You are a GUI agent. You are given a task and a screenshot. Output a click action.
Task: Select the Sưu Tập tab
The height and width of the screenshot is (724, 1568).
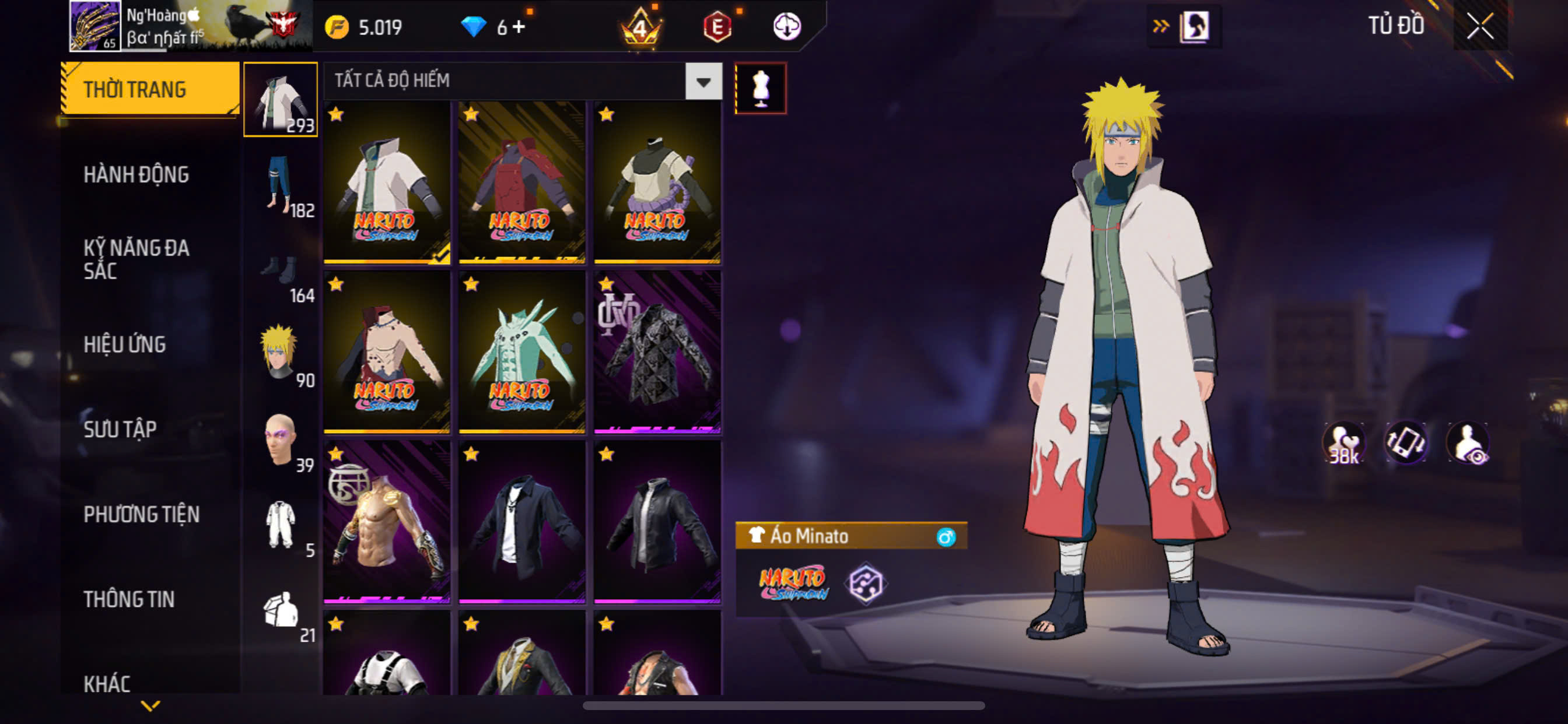tap(120, 430)
